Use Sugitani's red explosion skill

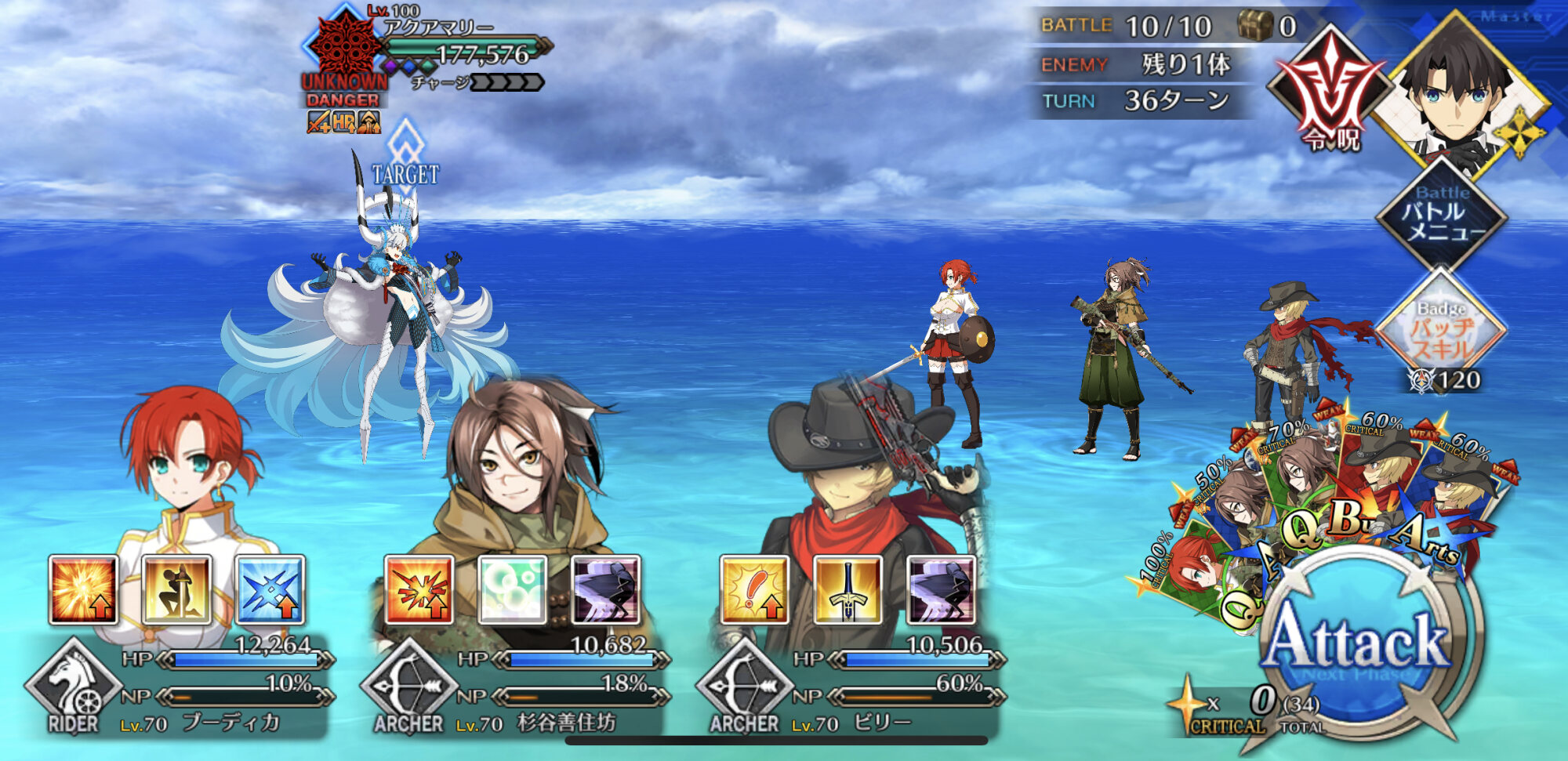[x=419, y=589]
